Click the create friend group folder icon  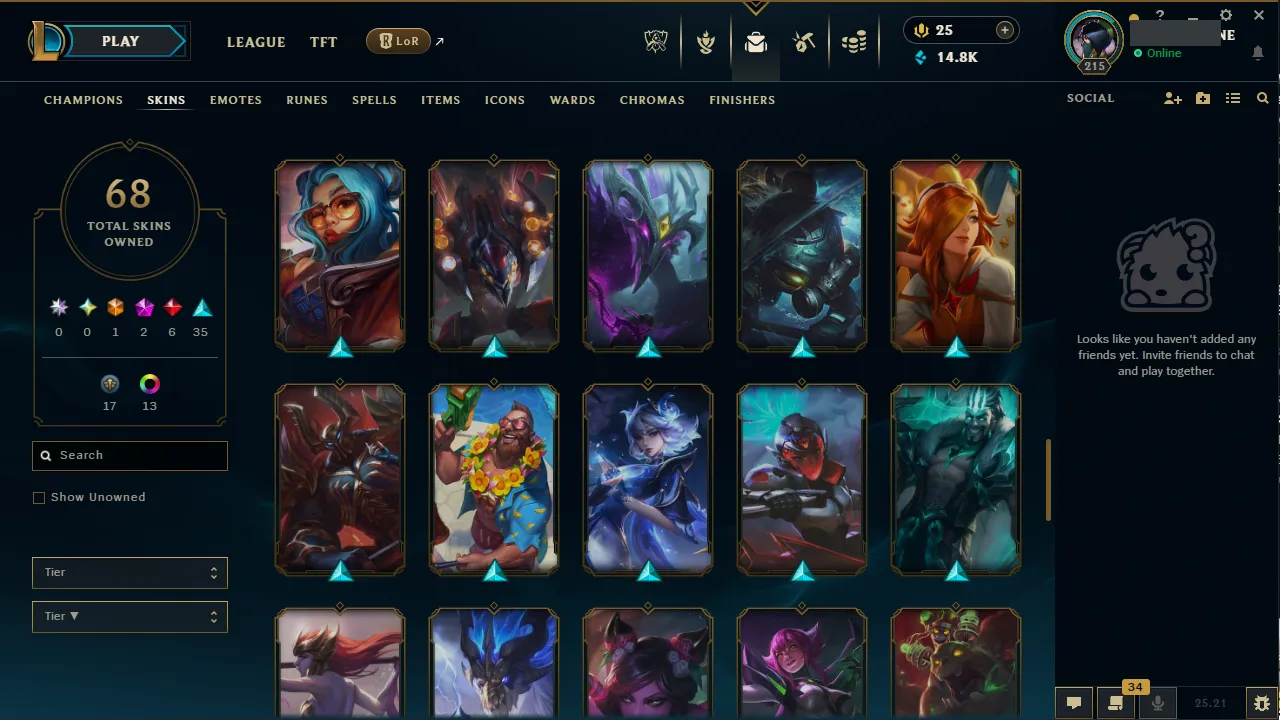click(1202, 98)
